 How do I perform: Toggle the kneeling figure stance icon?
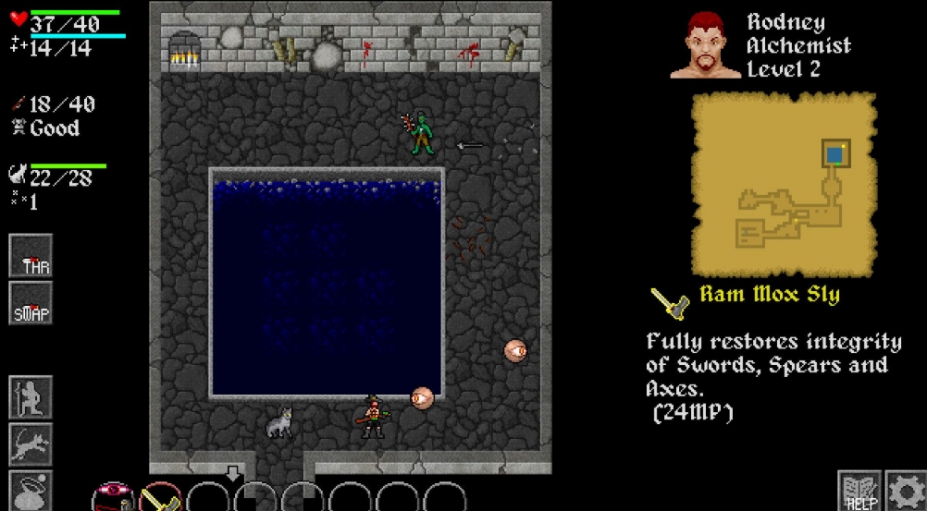tap(30, 397)
